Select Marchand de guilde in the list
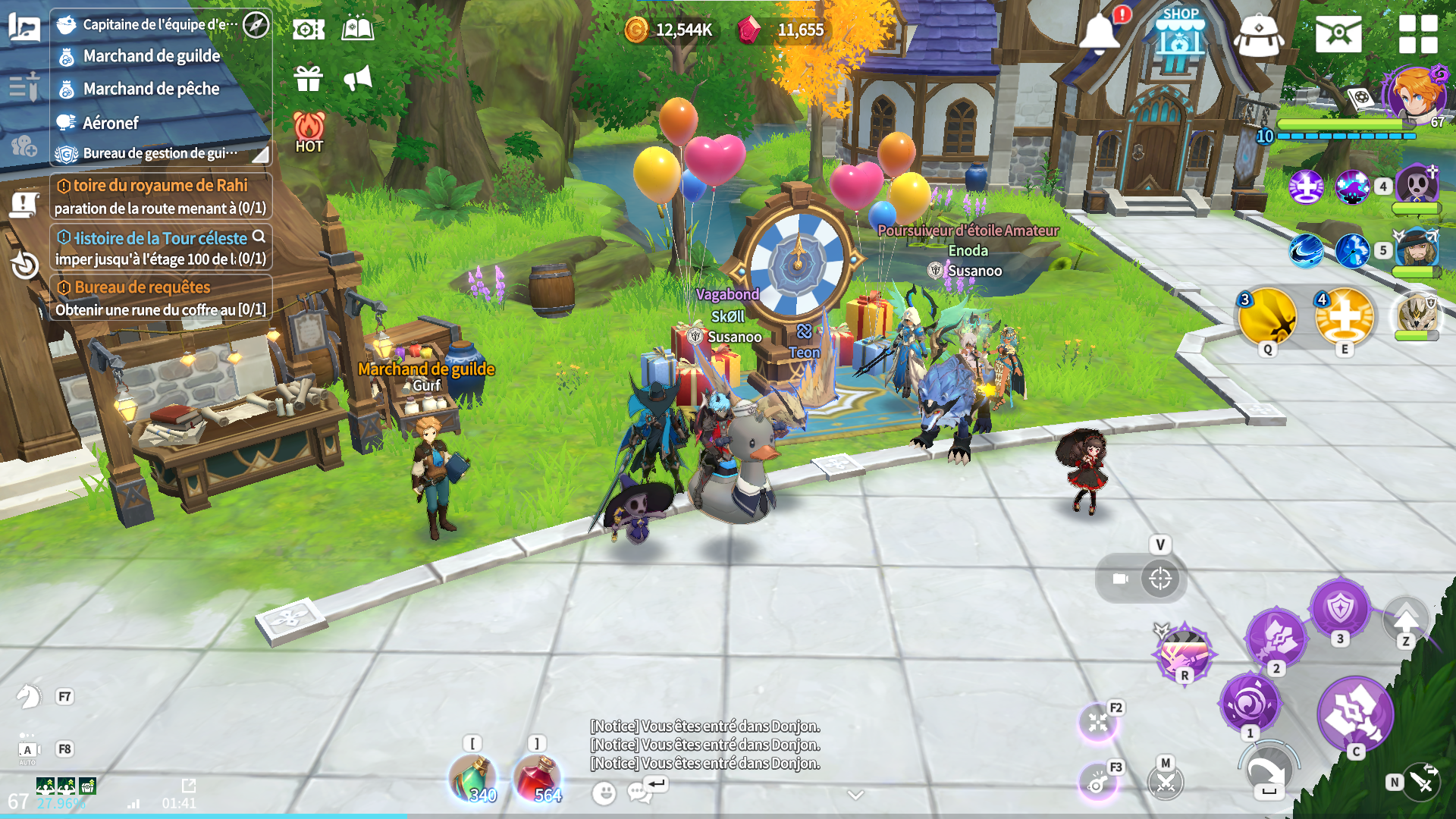The height and width of the screenshot is (819, 1456). tap(152, 56)
